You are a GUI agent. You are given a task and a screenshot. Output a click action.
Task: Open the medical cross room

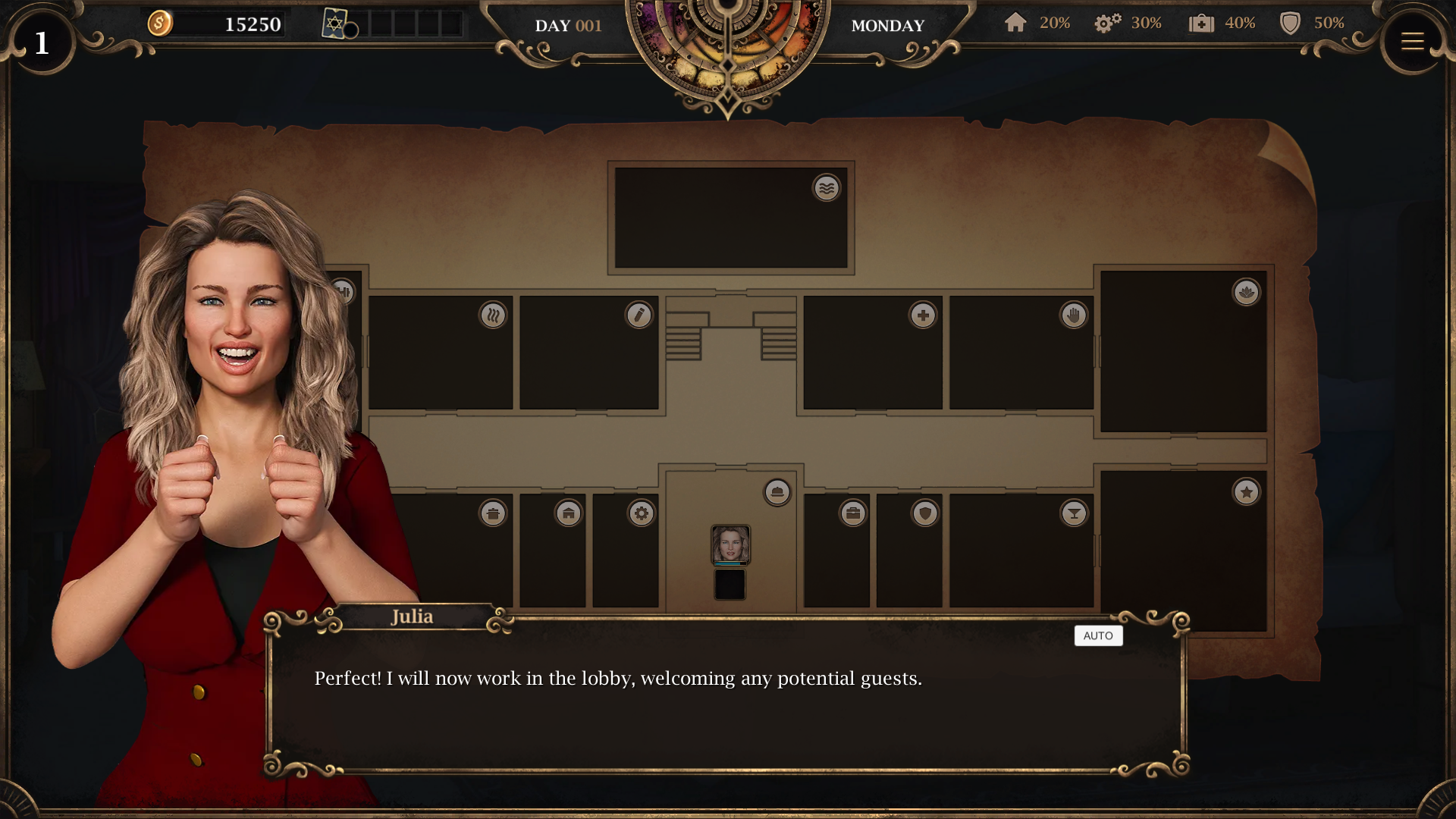point(923,315)
